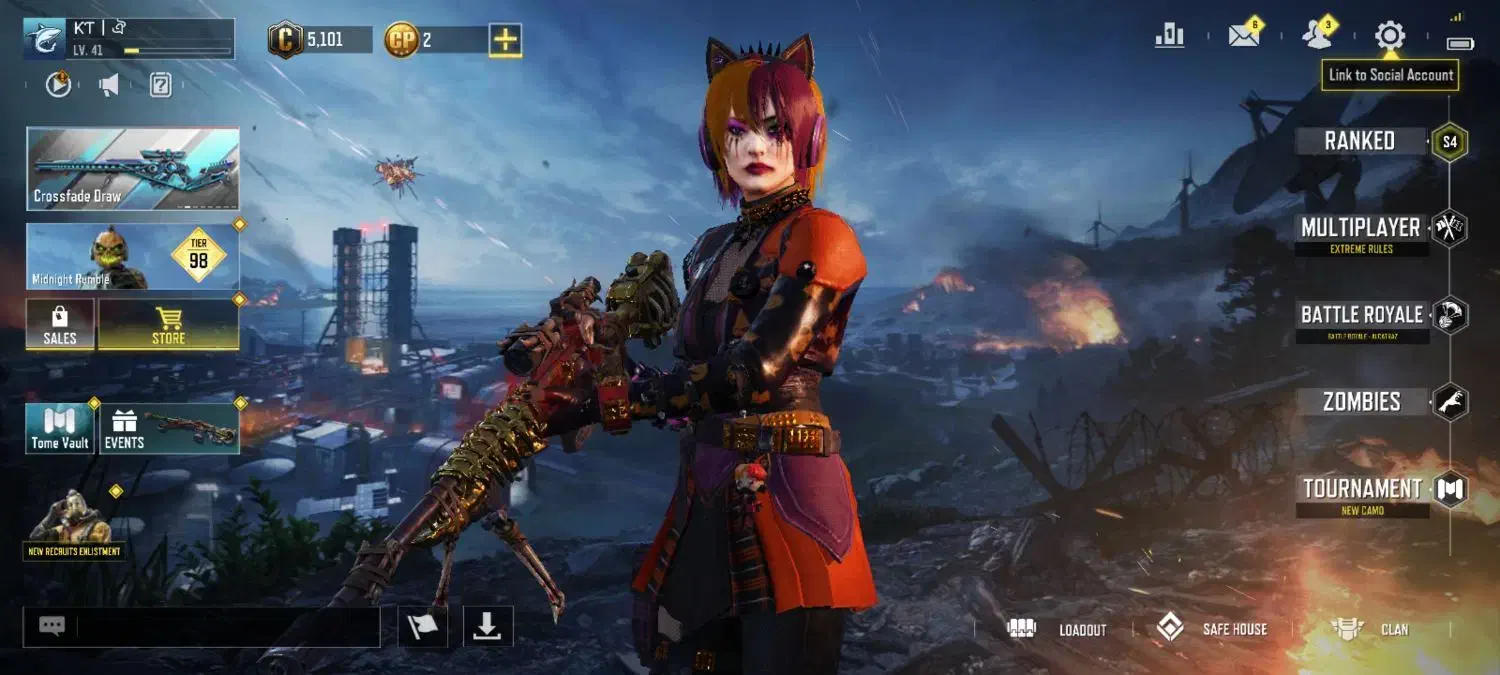Viewport: 1500px width, 675px height.
Task: Choose Battle Royale mode
Action: 1361,315
